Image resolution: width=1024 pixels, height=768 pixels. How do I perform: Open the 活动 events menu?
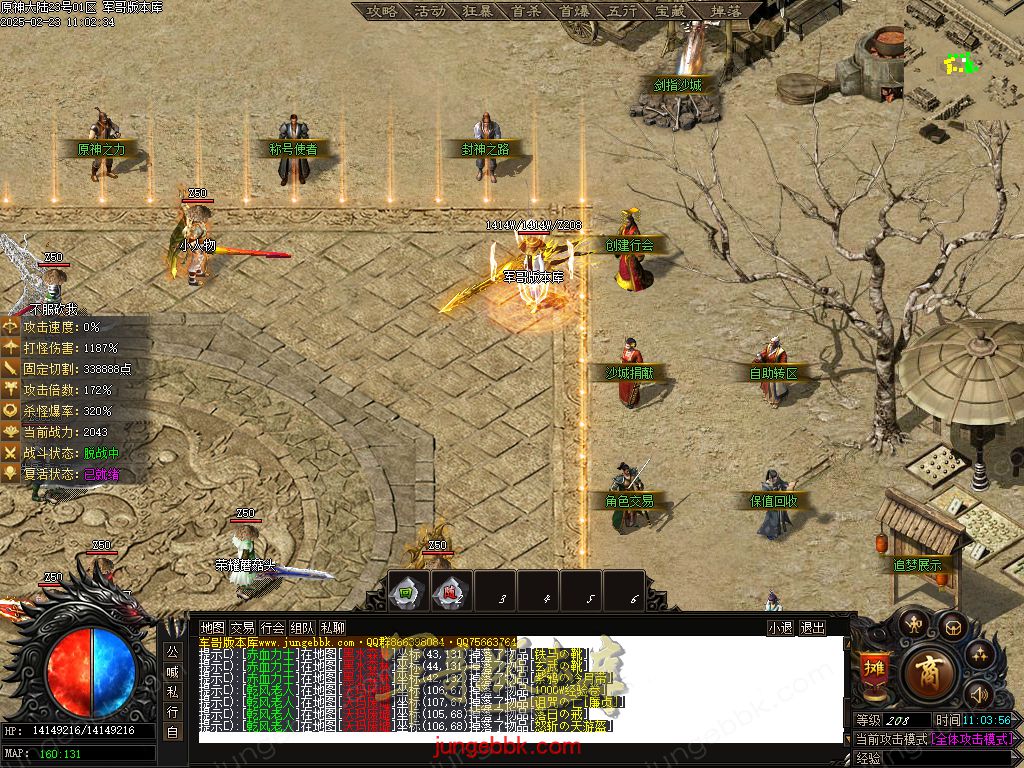[x=429, y=11]
